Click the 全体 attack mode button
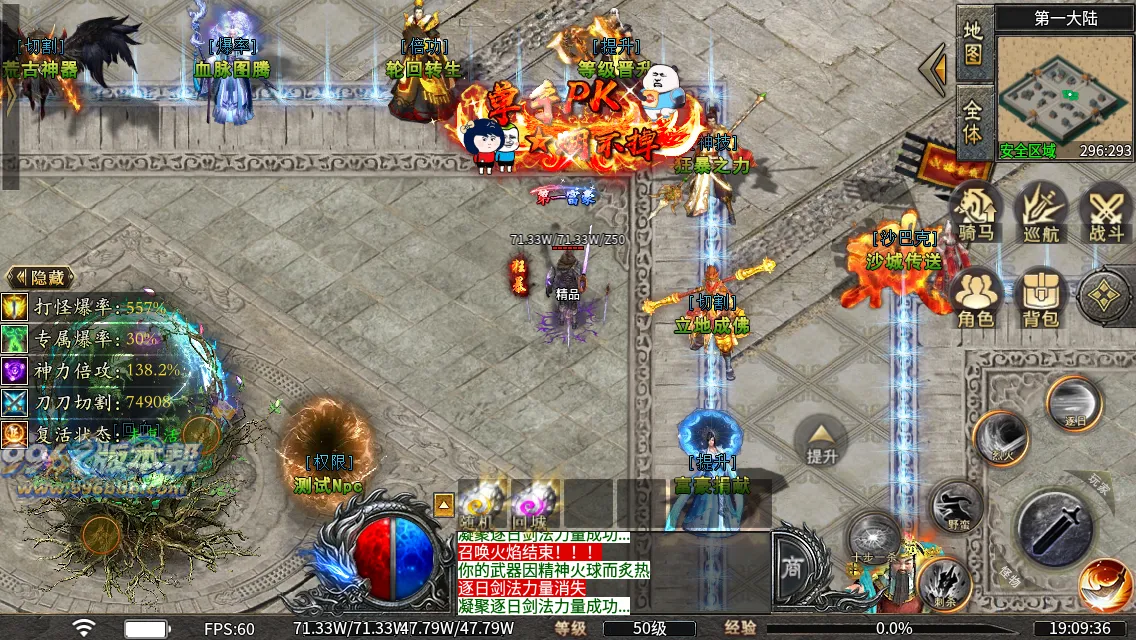The width and height of the screenshot is (1136, 640). (974, 120)
